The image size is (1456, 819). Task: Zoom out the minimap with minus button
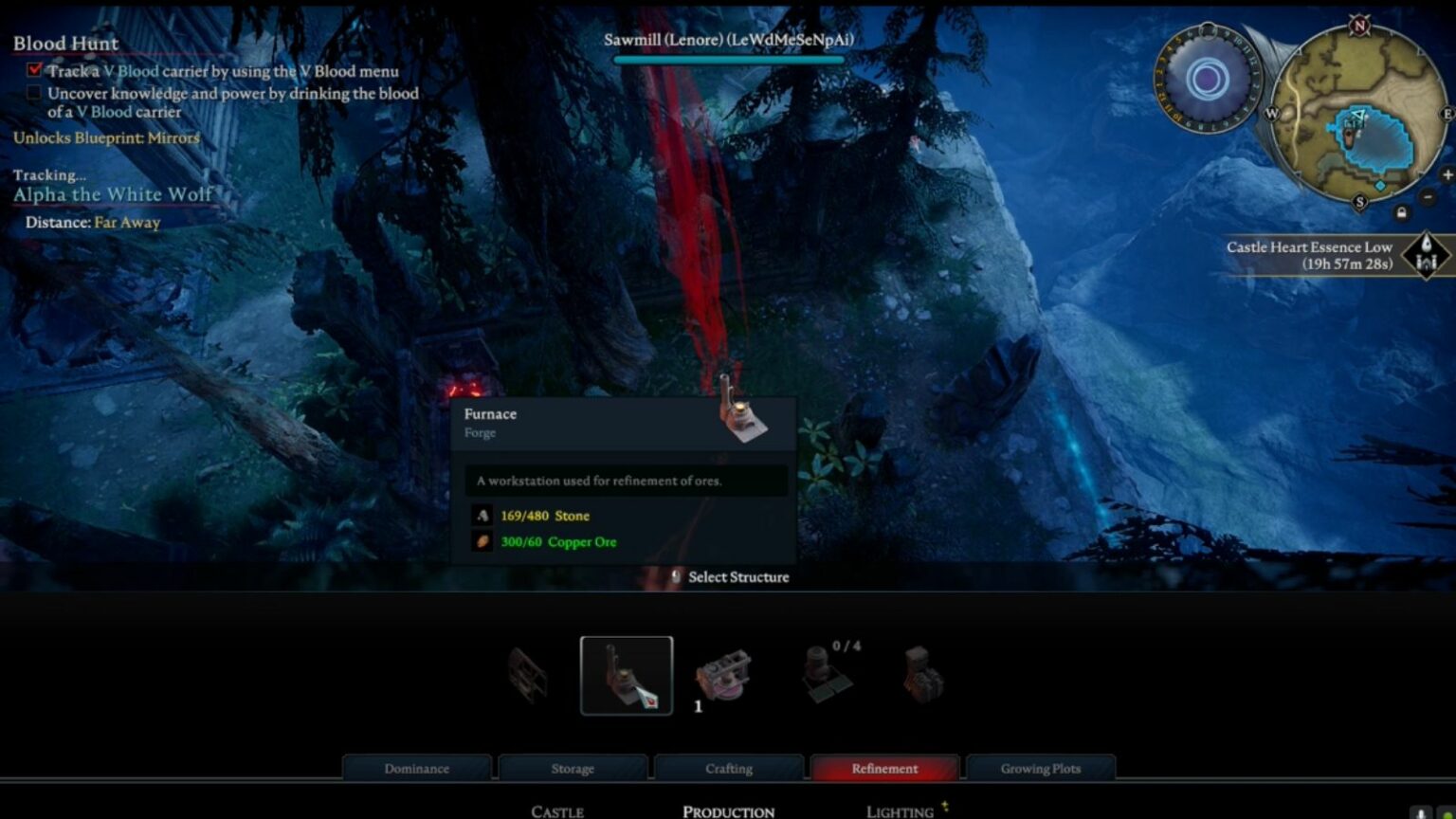click(x=1428, y=197)
